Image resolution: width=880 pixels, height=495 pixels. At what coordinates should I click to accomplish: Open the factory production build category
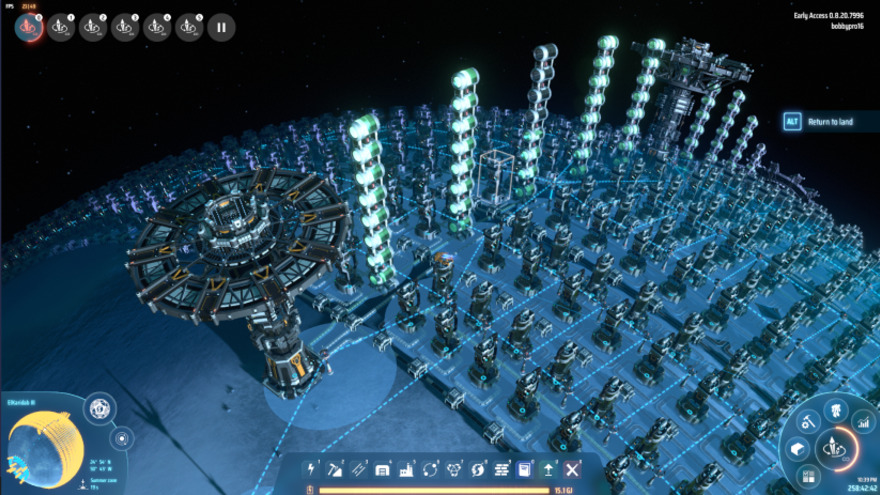406,469
